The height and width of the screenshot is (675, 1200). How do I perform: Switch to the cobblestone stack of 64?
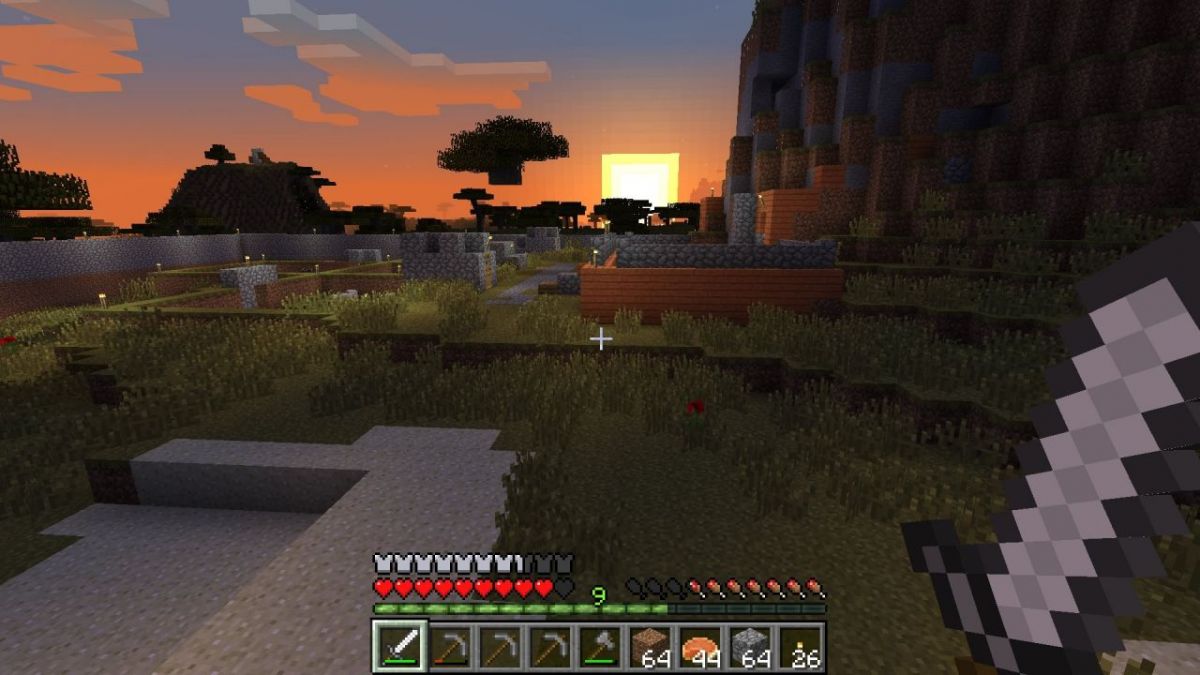coord(750,645)
